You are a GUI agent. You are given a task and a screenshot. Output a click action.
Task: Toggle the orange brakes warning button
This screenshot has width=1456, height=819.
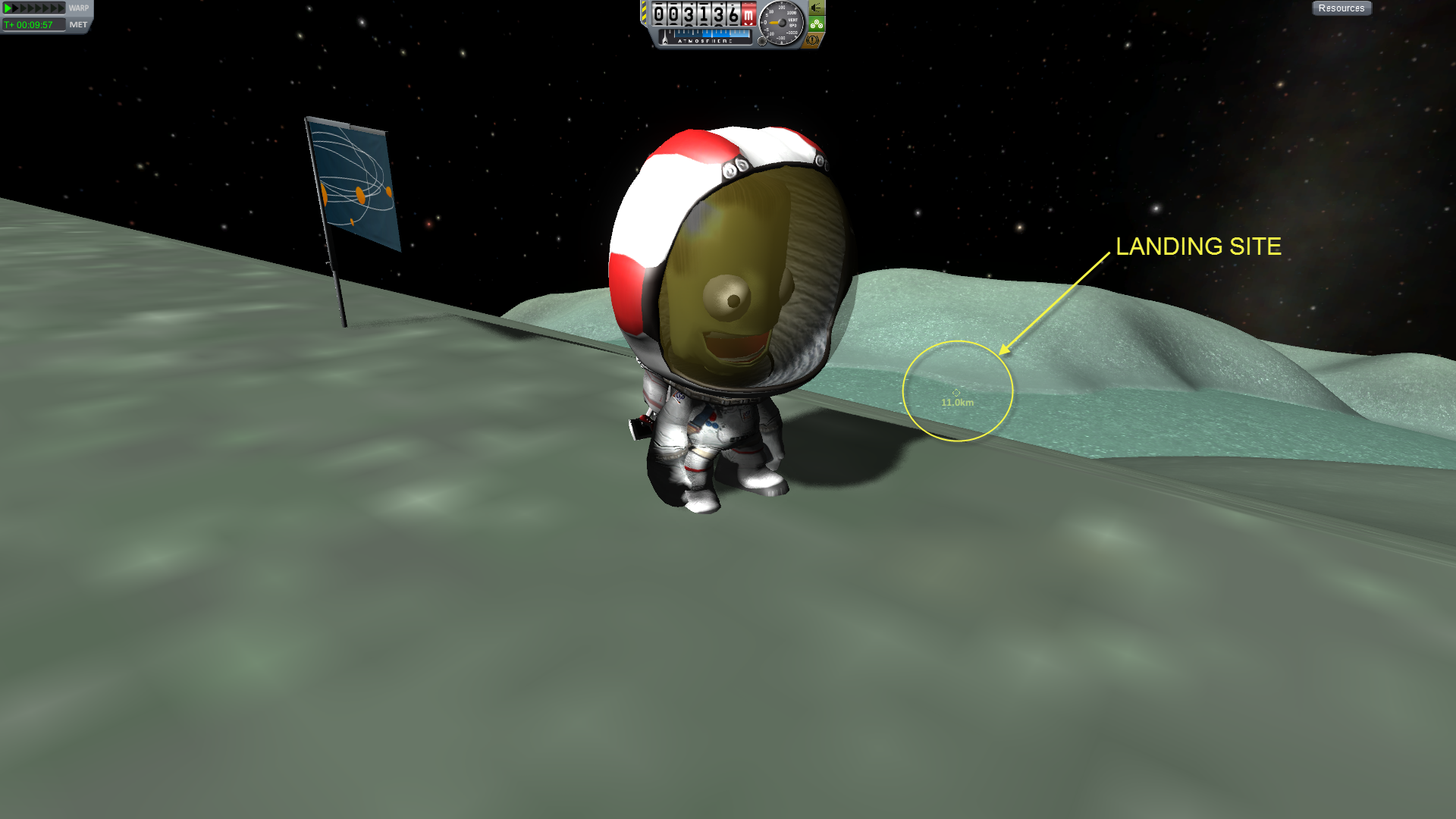pyautogui.click(x=813, y=40)
